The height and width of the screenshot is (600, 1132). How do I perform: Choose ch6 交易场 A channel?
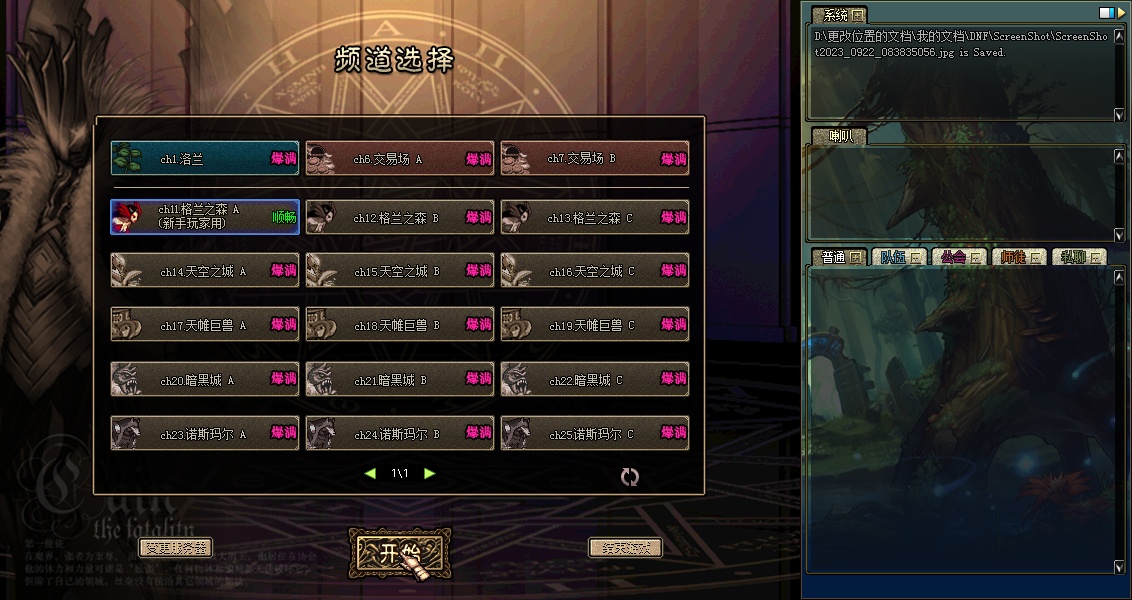tap(399, 159)
